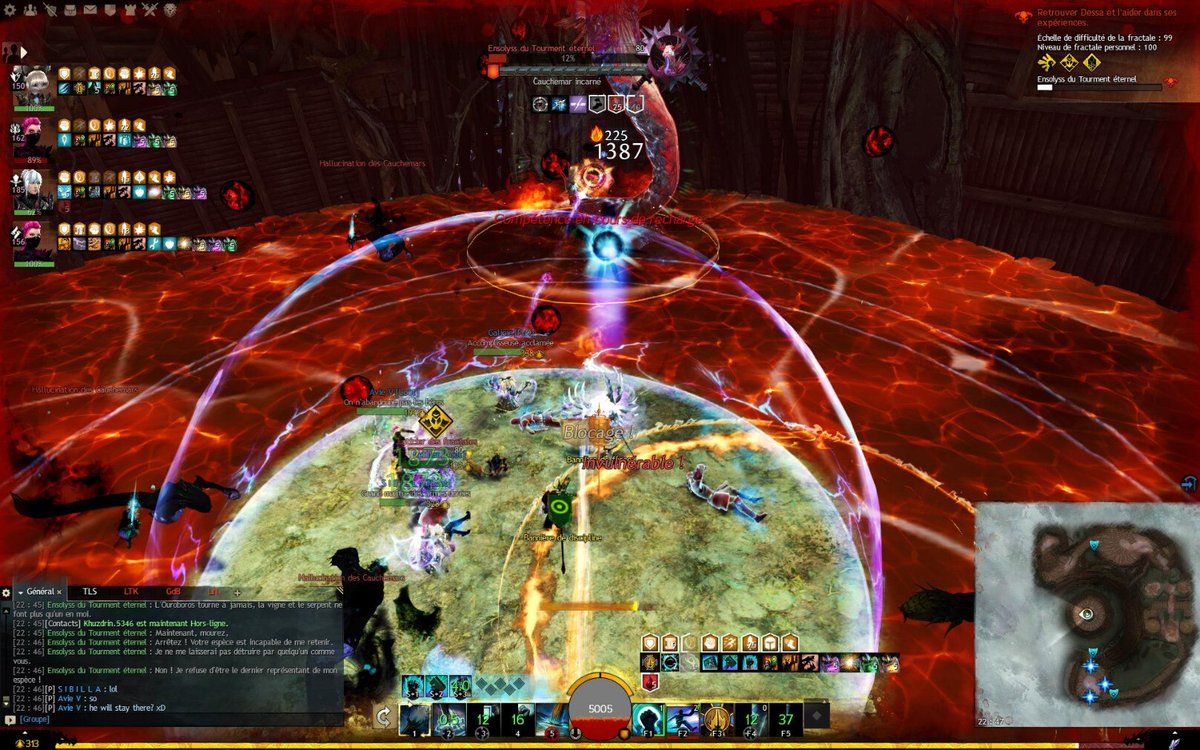Switch to the LTK chat tab
Image resolution: width=1200 pixels, height=750 pixels.
131,592
